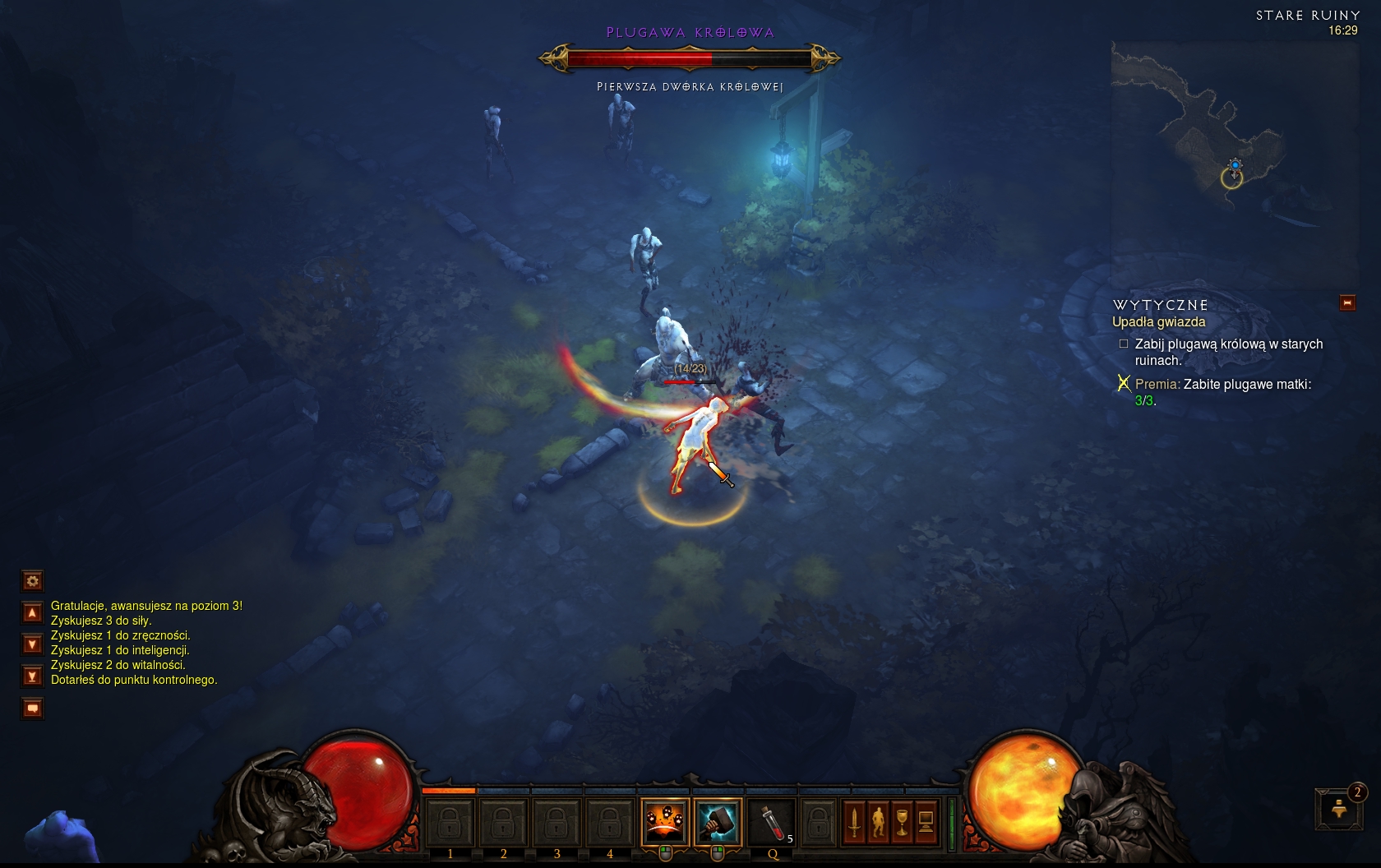
Task: Collapse the Wytyczne objectives tracker
Action: (x=1347, y=303)
